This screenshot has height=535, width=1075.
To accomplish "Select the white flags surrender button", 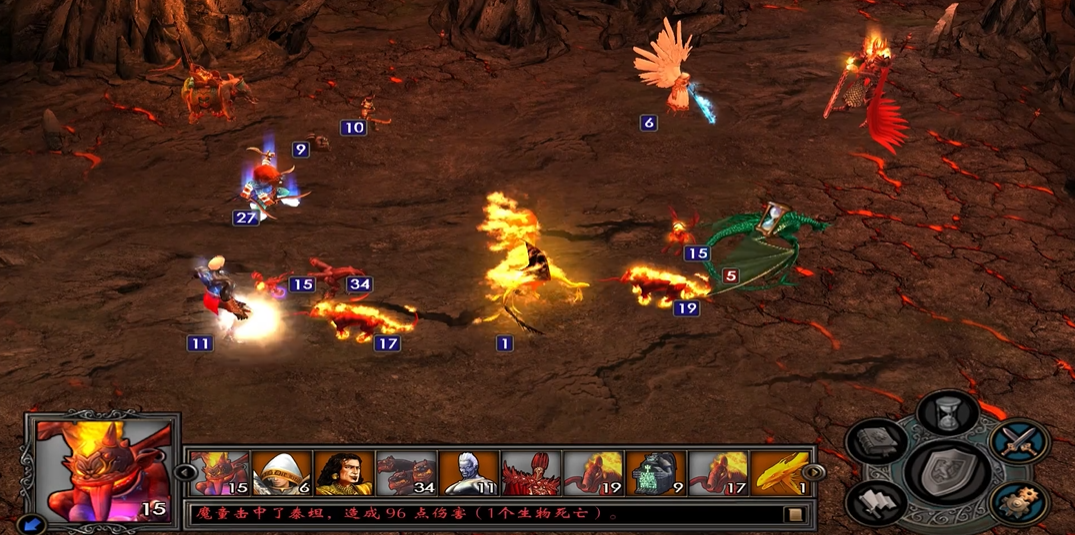I will point(877,502).
